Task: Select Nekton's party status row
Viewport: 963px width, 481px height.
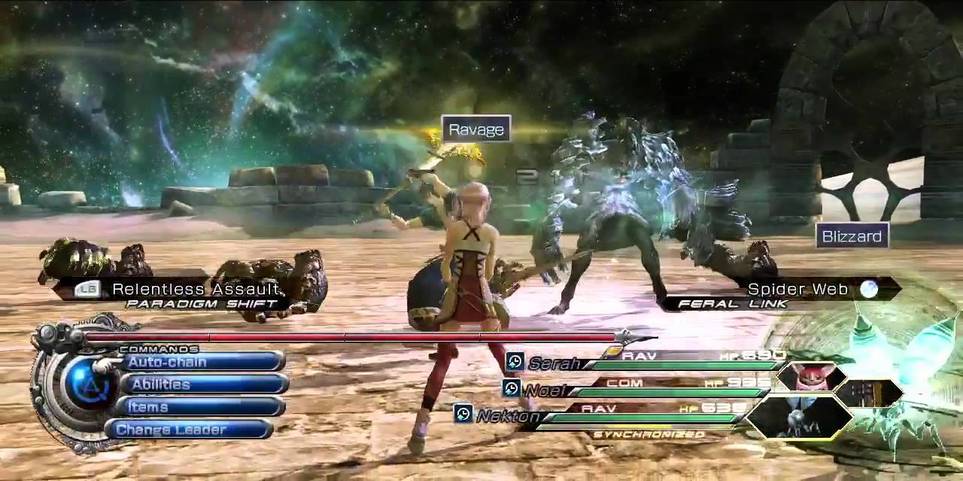Action: coord(620,414)
